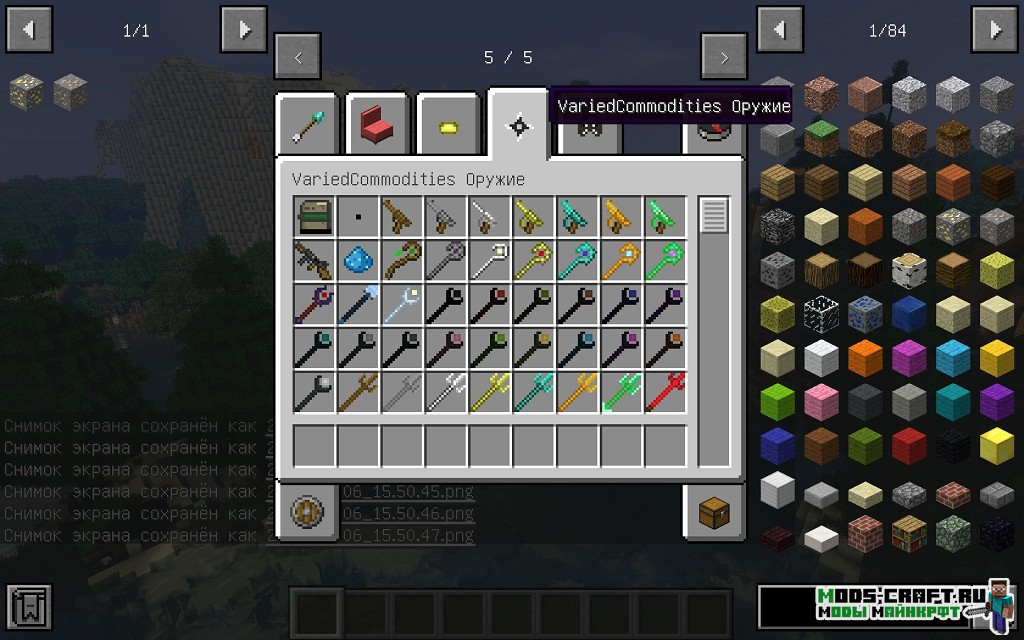The height and width of the screenshot is (640, 1024).
Task: Select the blue crystal item
Action: click(x=358, y=260)
